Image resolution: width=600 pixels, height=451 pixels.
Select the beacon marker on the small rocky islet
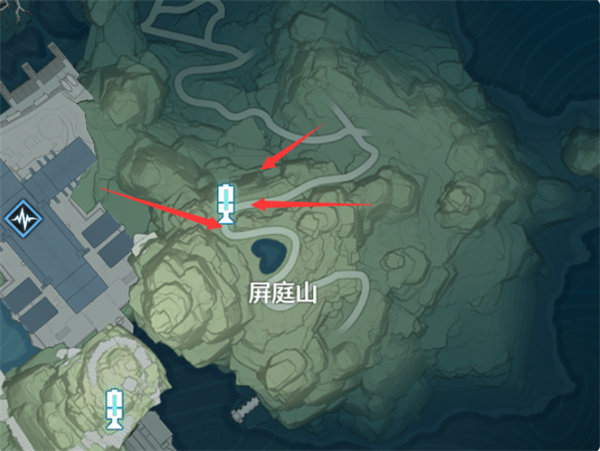point(115,408)
